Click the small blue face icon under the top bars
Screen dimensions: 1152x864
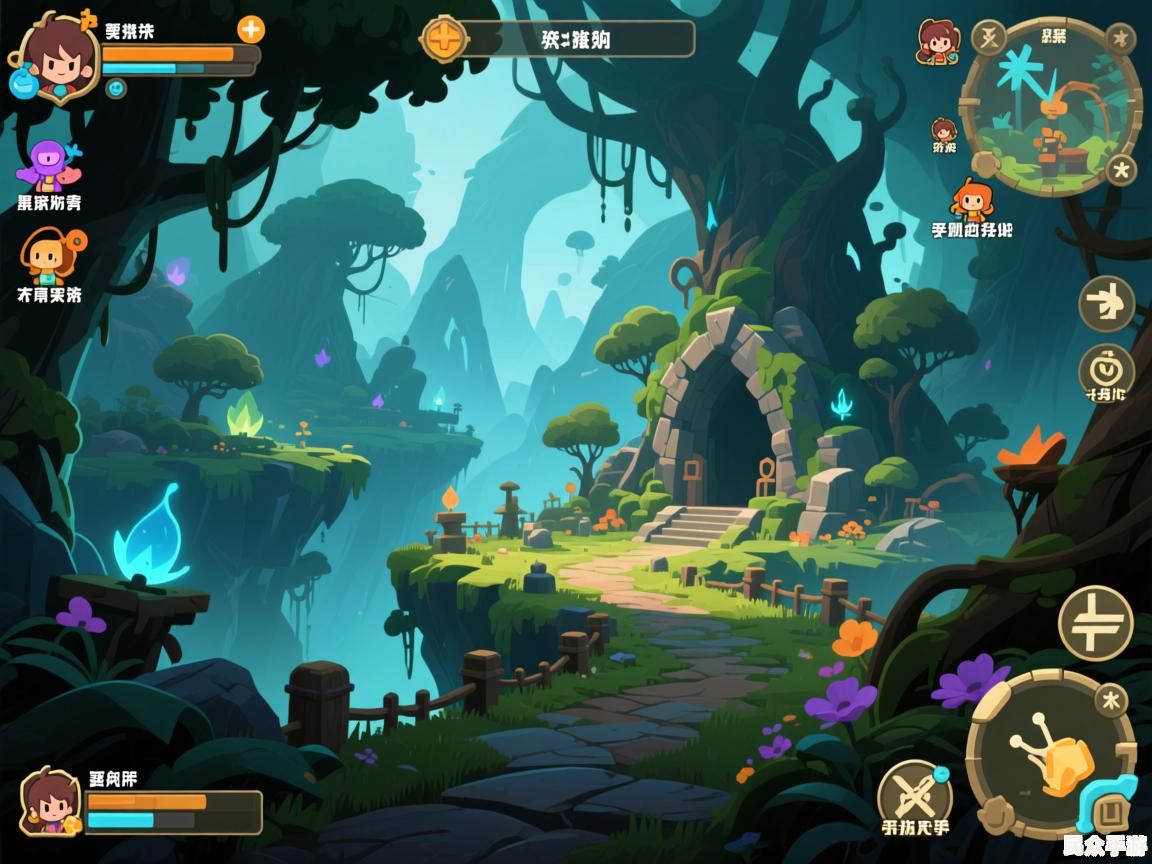pos(116,88)
